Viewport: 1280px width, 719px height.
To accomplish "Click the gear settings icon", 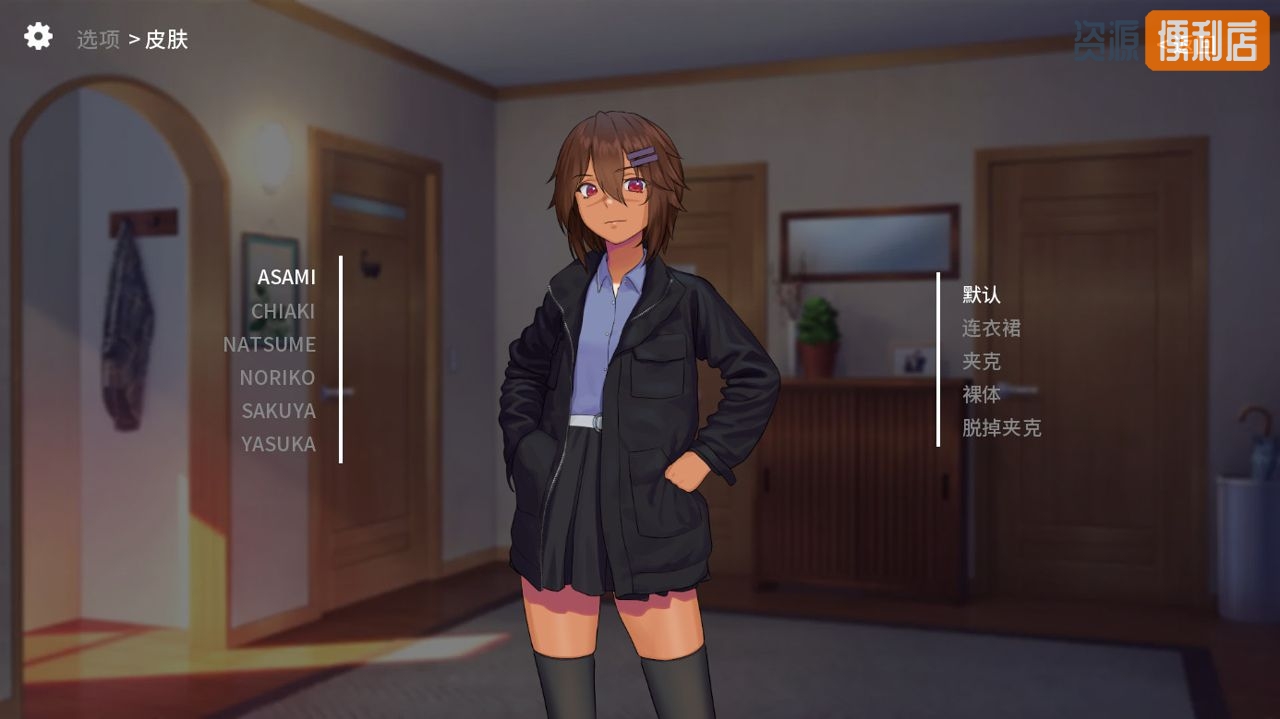I will click(x=38, y=37).
